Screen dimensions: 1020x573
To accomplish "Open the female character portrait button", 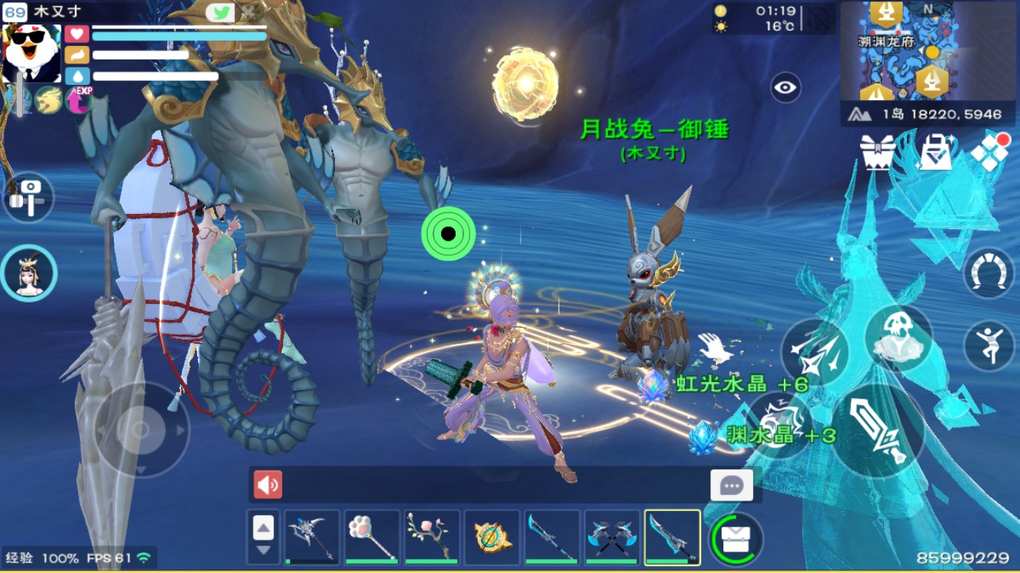I will (x=29, y=273).
